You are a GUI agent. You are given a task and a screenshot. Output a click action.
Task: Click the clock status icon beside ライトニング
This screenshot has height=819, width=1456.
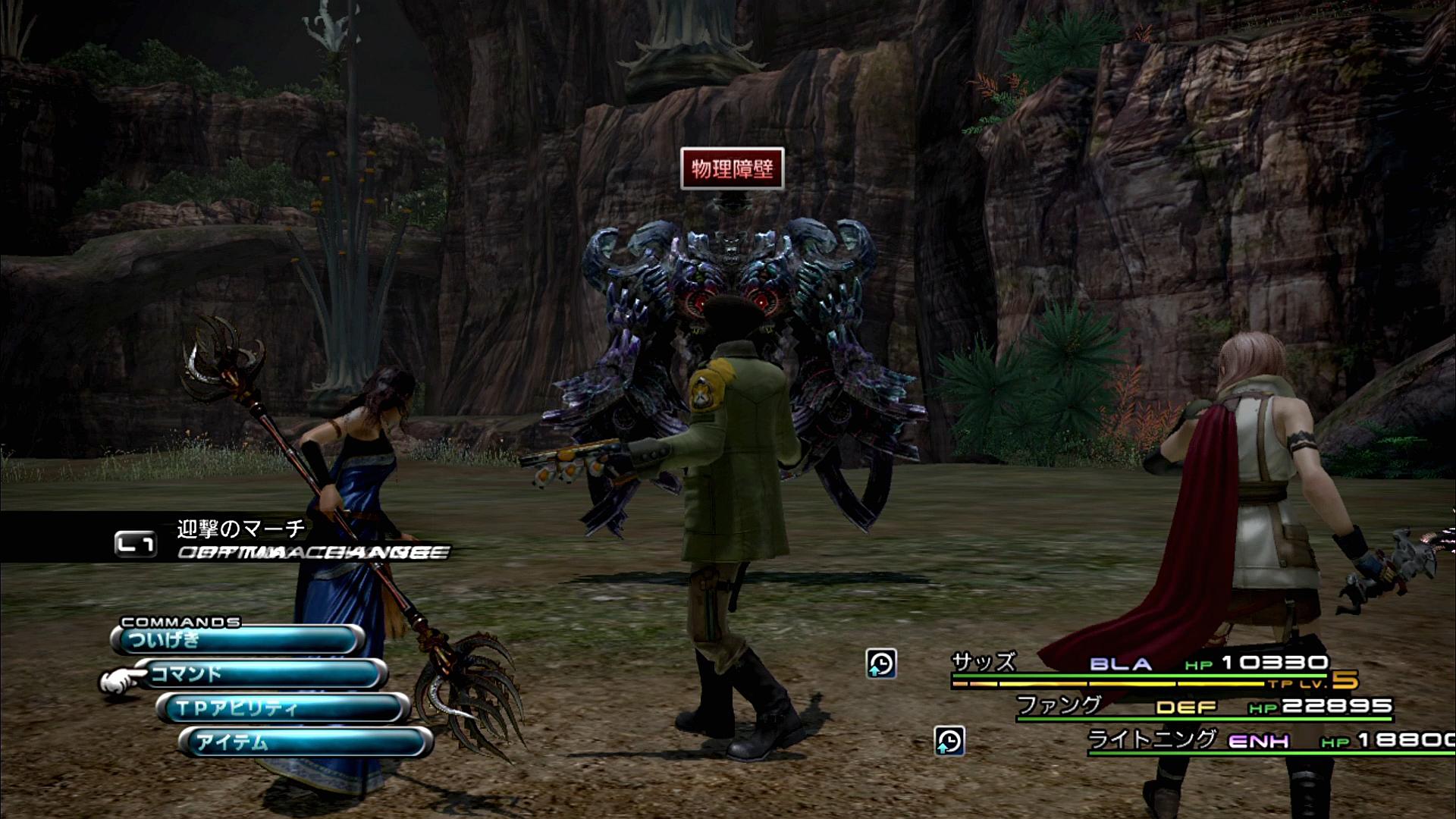[949, 741]
